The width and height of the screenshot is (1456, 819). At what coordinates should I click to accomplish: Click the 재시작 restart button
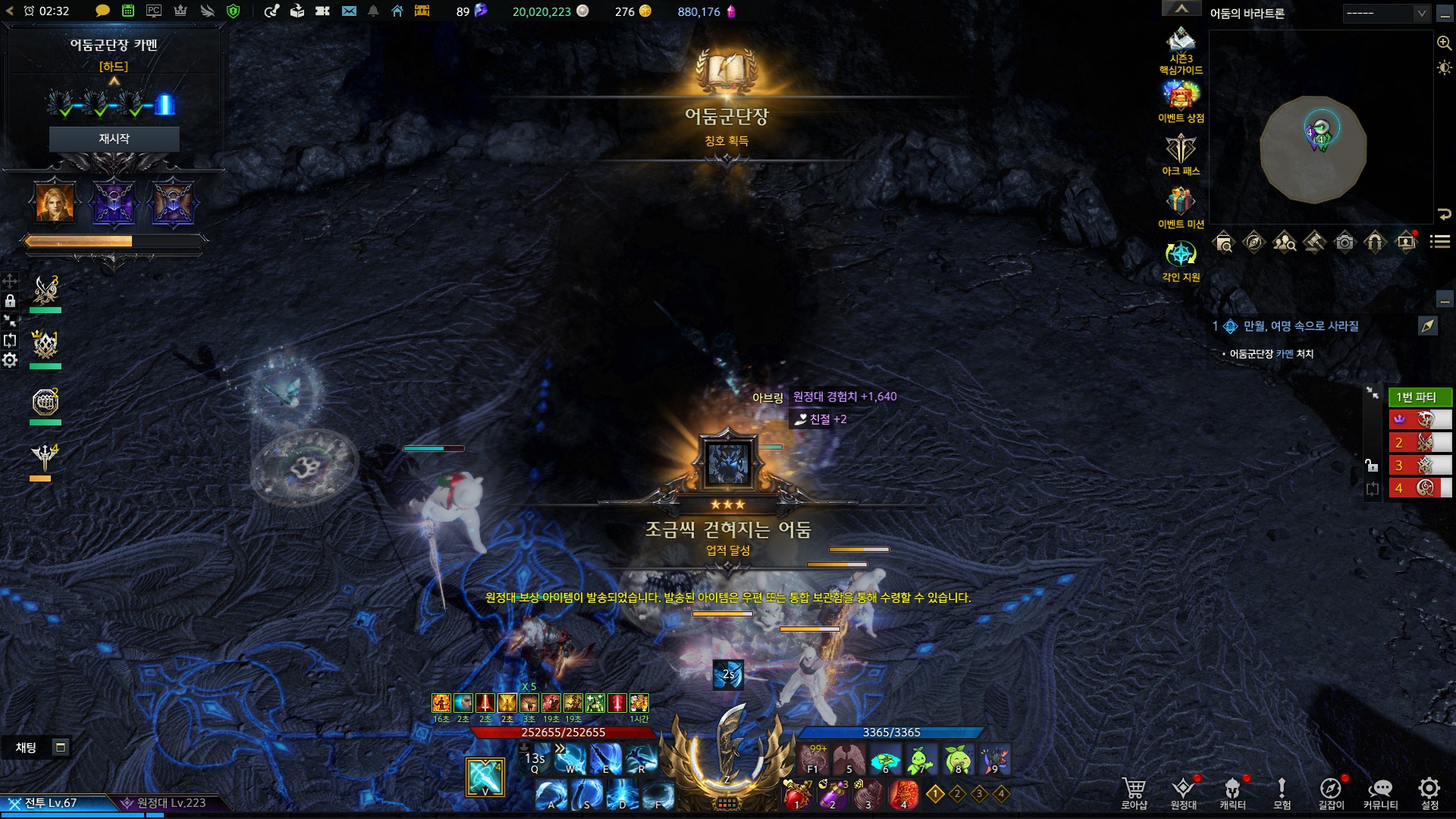[x=114, y=139]
